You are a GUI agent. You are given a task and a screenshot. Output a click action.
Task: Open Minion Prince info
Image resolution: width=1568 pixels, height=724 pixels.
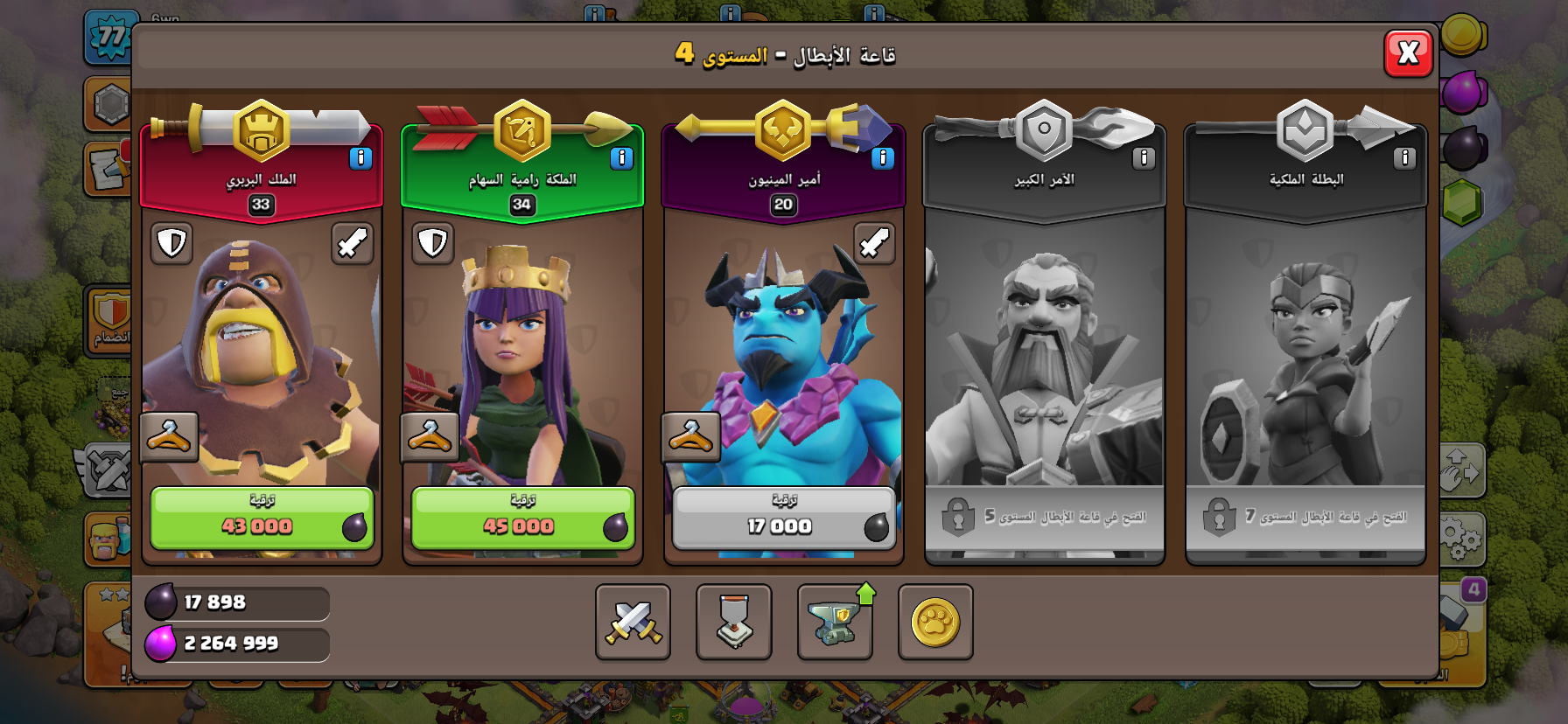coord(882,158)
